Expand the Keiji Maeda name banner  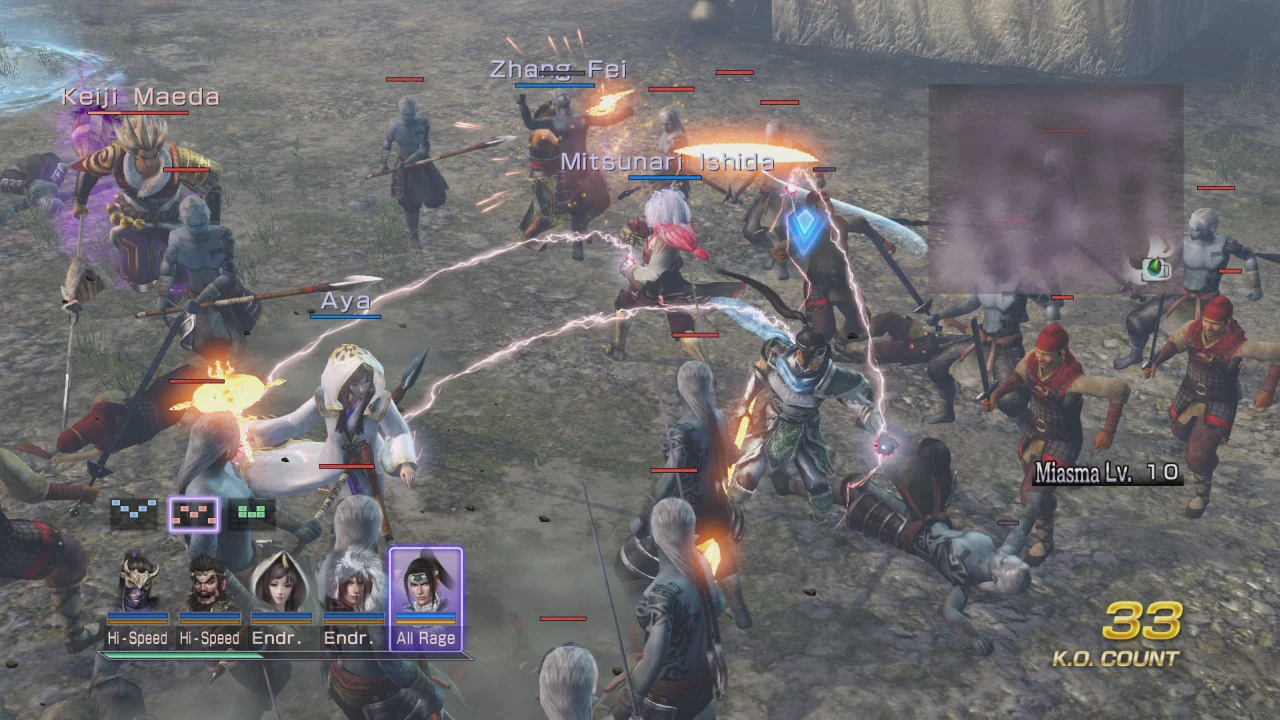tap(140, 97)
